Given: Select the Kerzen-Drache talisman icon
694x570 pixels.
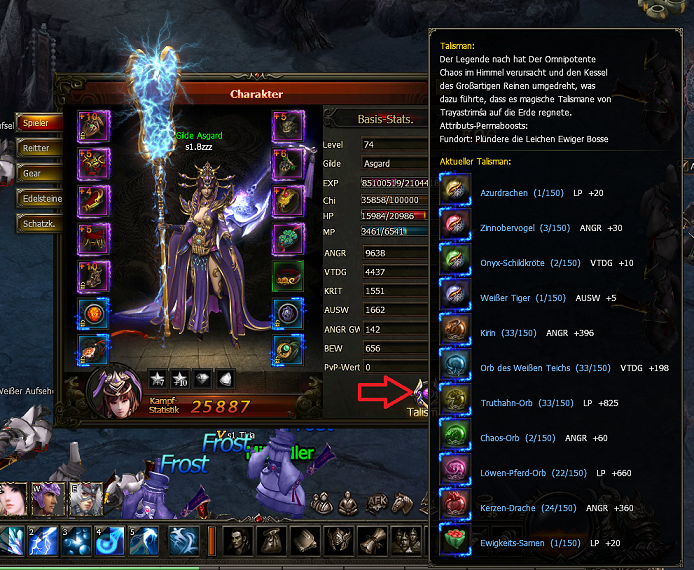Looking at the screenshot, I should point(455,507).
